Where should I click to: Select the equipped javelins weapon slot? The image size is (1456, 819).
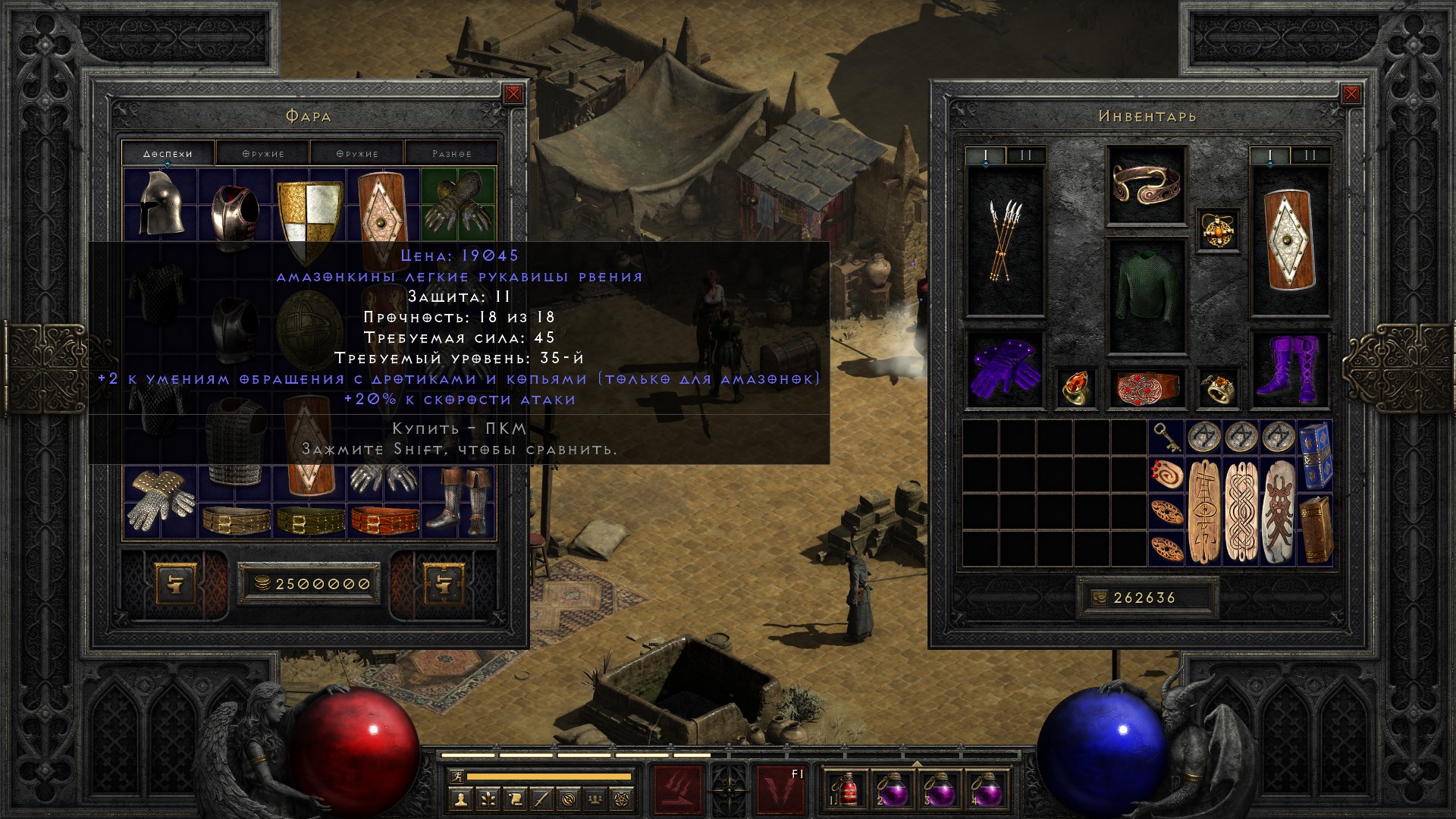tap(1005, 240)
